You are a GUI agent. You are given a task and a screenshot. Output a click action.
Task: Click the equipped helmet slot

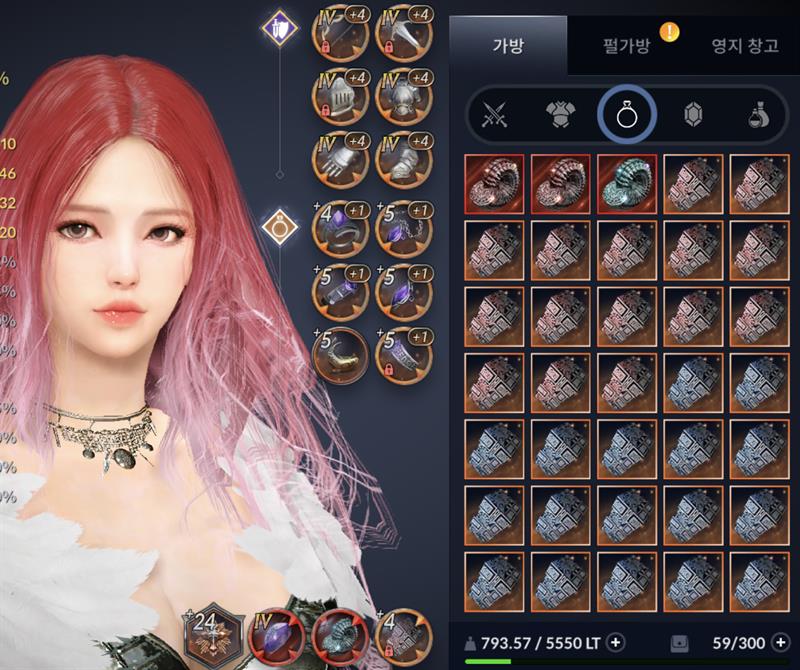pyautogui.click(x=342, y=97)
